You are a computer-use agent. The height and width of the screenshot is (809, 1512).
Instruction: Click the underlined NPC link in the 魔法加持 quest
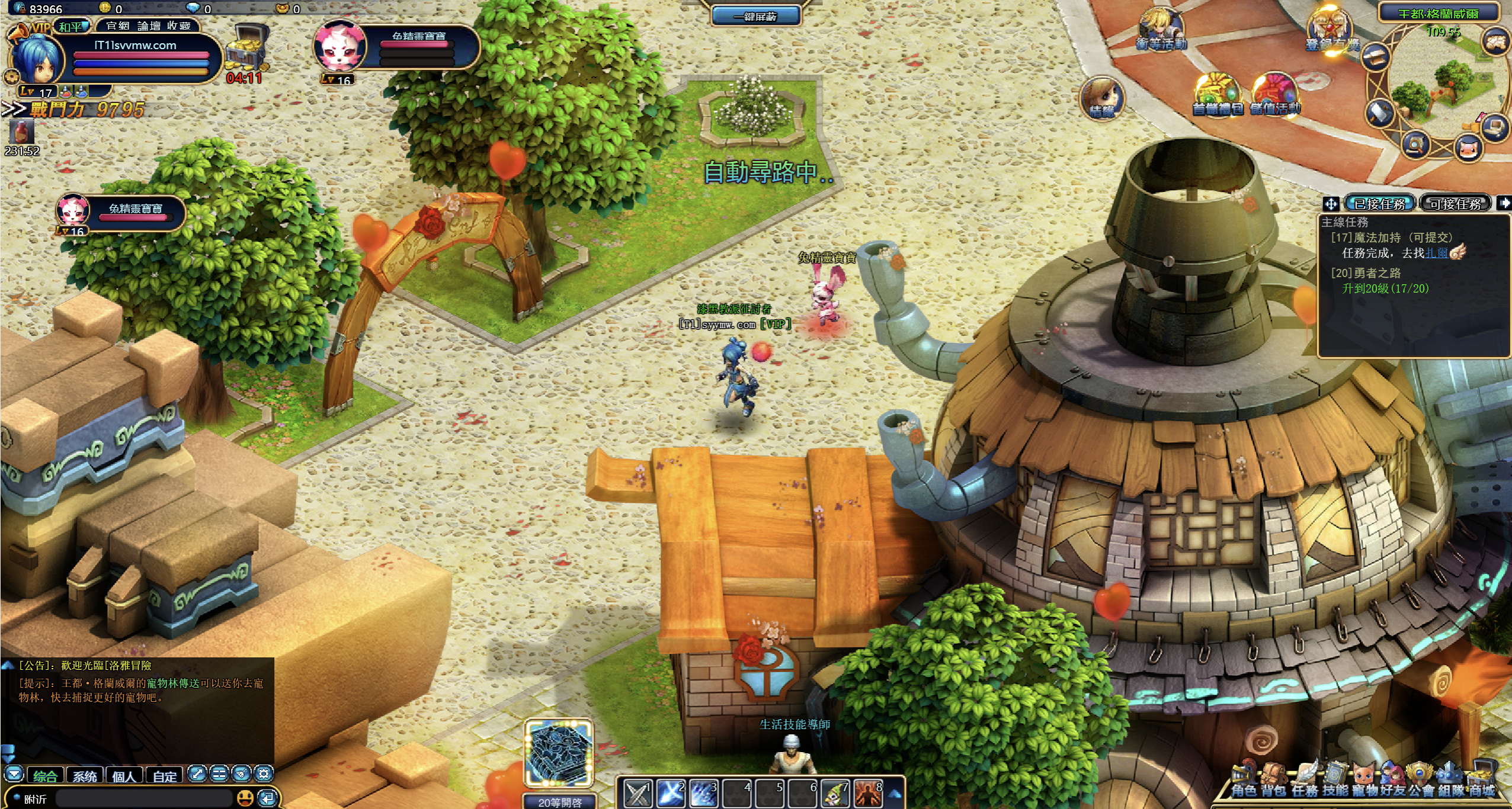tap(1436, 253)
